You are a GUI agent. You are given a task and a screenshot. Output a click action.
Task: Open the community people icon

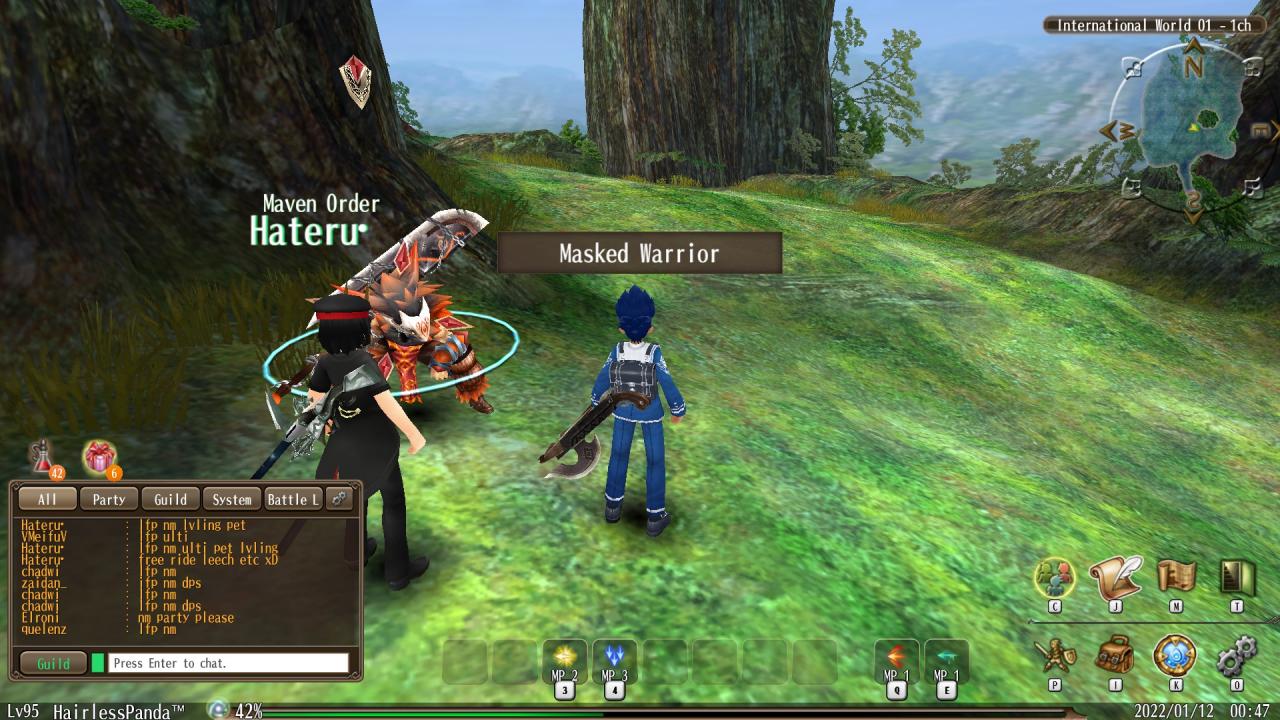pos(1054,577)
